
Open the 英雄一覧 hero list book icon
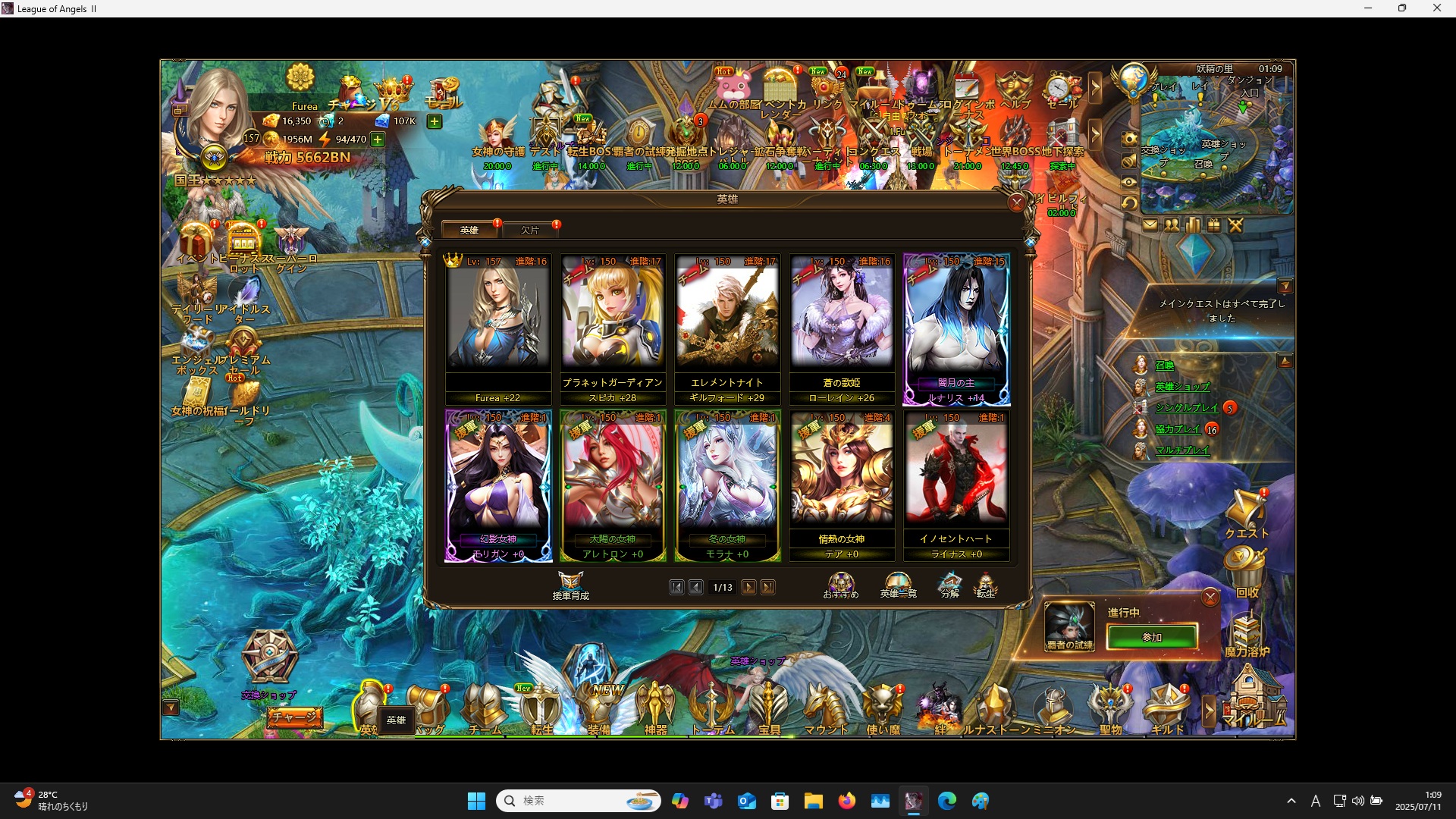tap(897, 584)
